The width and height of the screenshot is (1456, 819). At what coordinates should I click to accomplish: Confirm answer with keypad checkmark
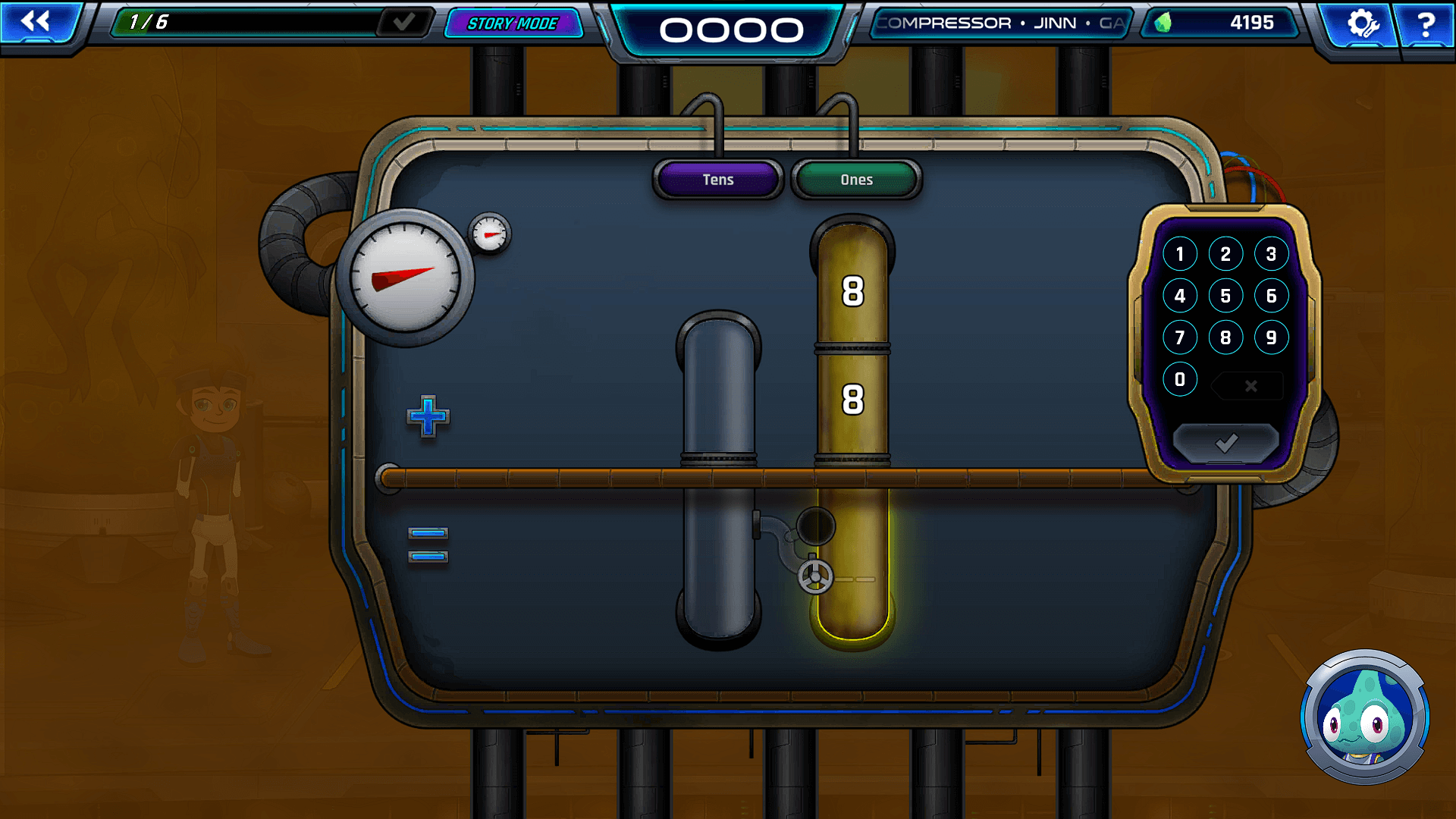pyautogui.click(x=1225, y=443)
